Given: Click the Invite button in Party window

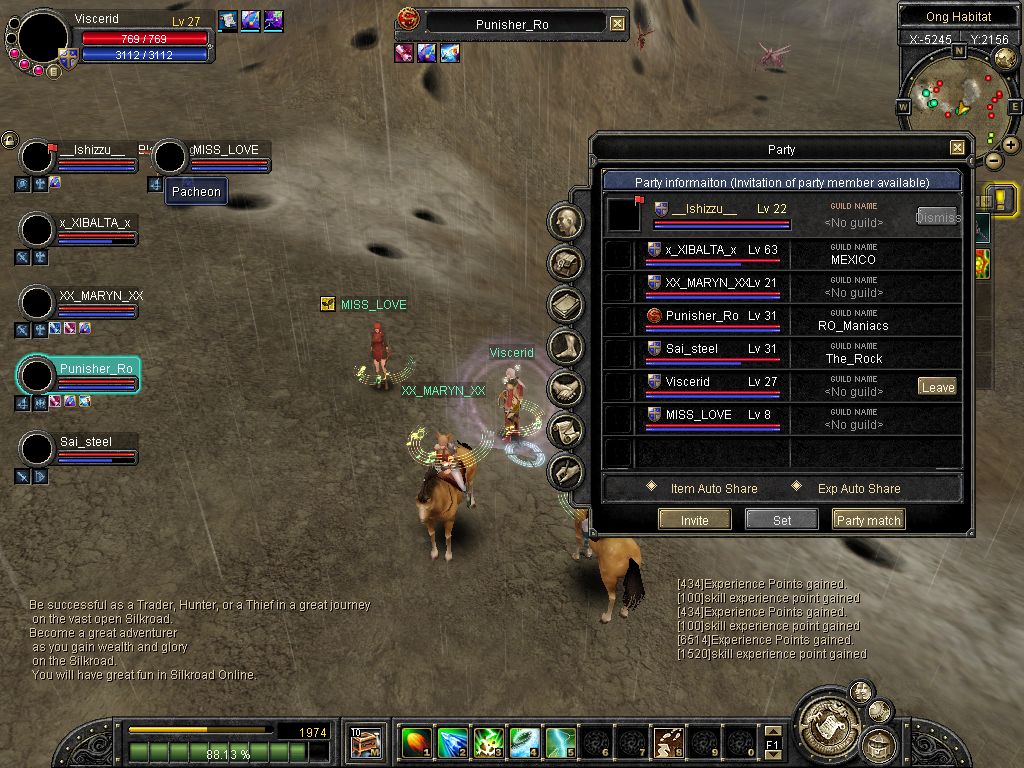Looking at the screenshot, I should pyautogui.click(x=694, y=520).
